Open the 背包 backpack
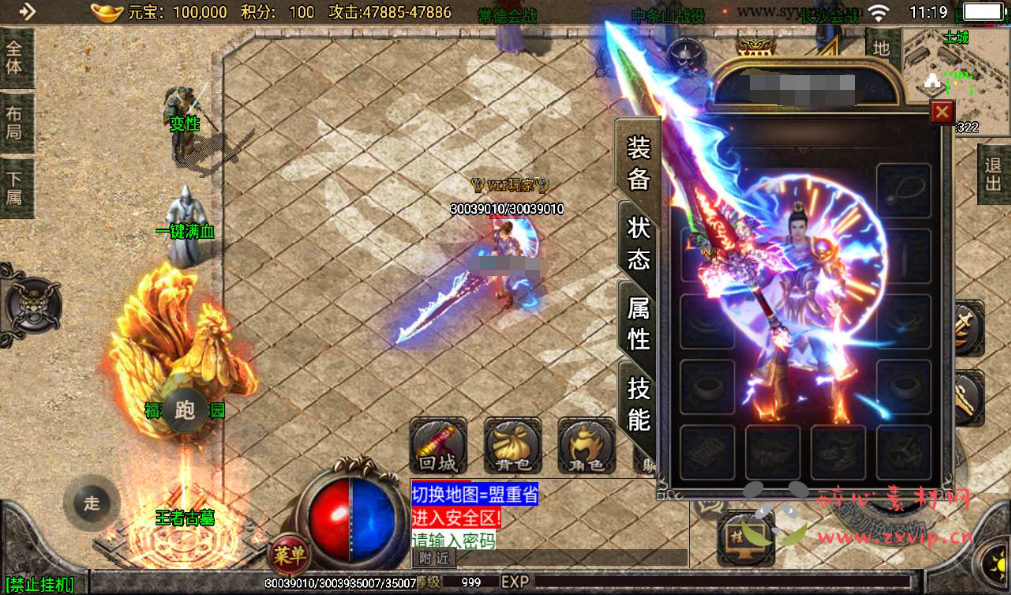The height and width of the screenshot is (595, 1011). point(512,445)
